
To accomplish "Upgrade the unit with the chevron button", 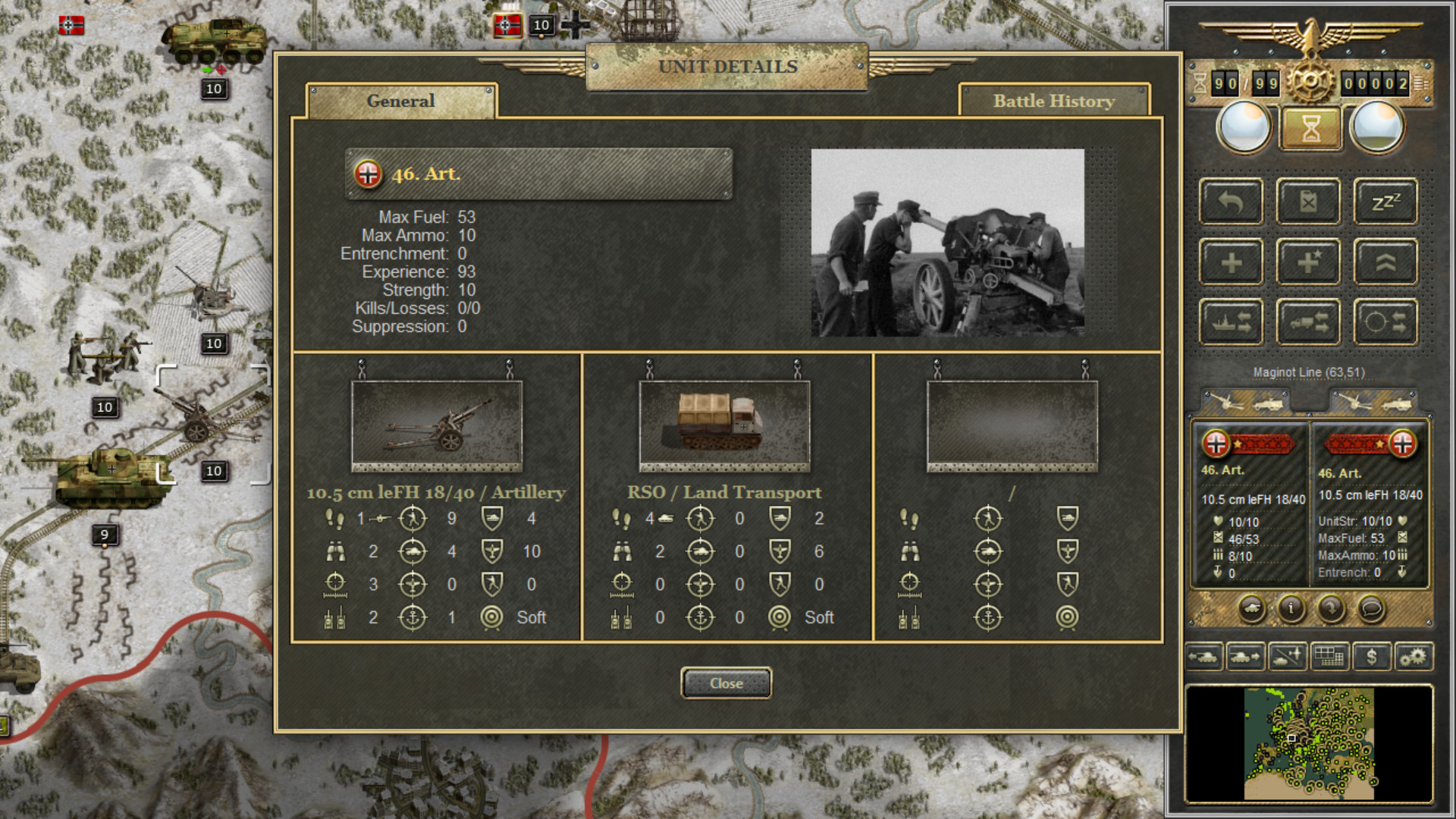I will coord(1385,262).
